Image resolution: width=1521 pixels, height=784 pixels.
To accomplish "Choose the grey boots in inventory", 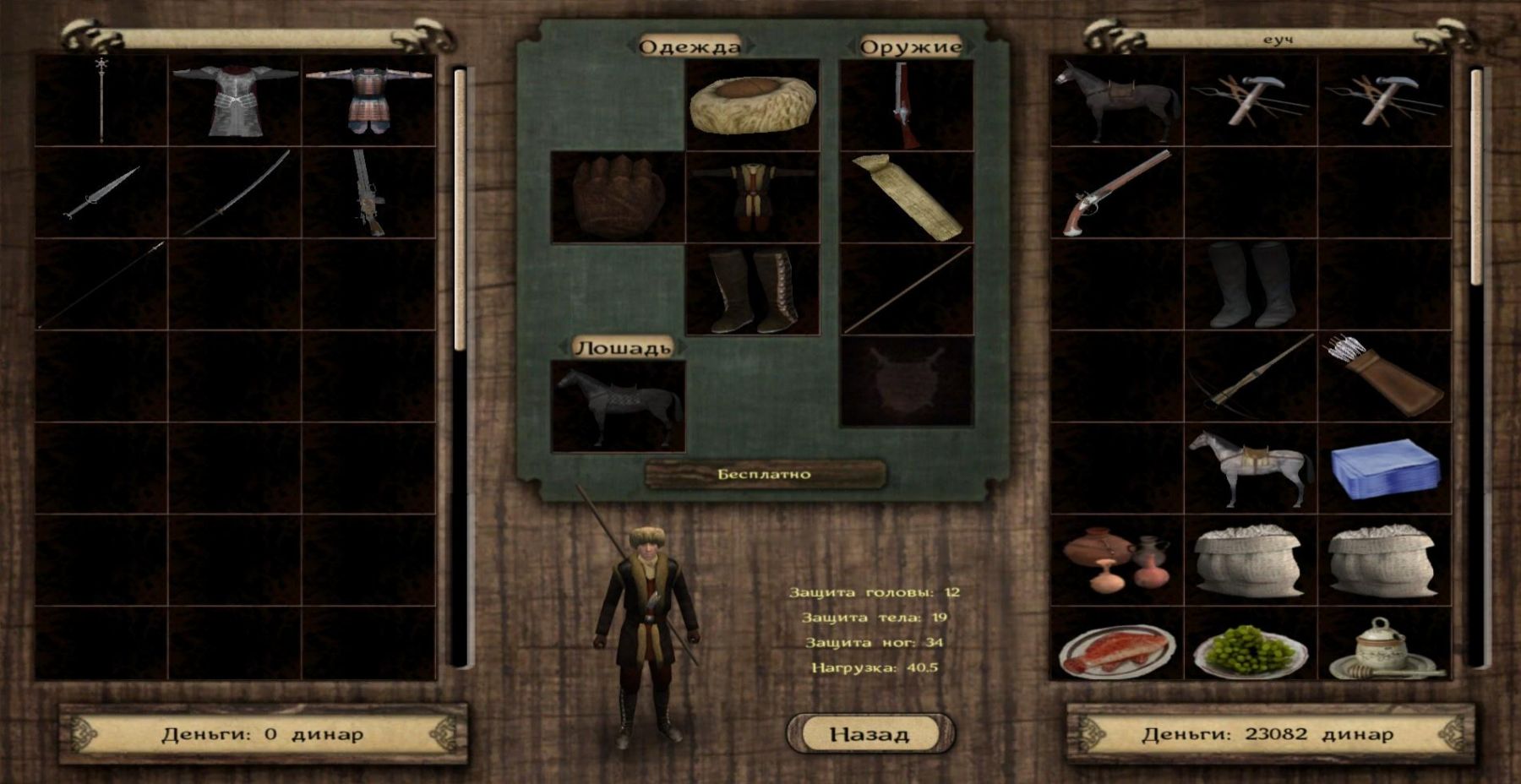I will pyautogui.click(x=1251, y=285).
